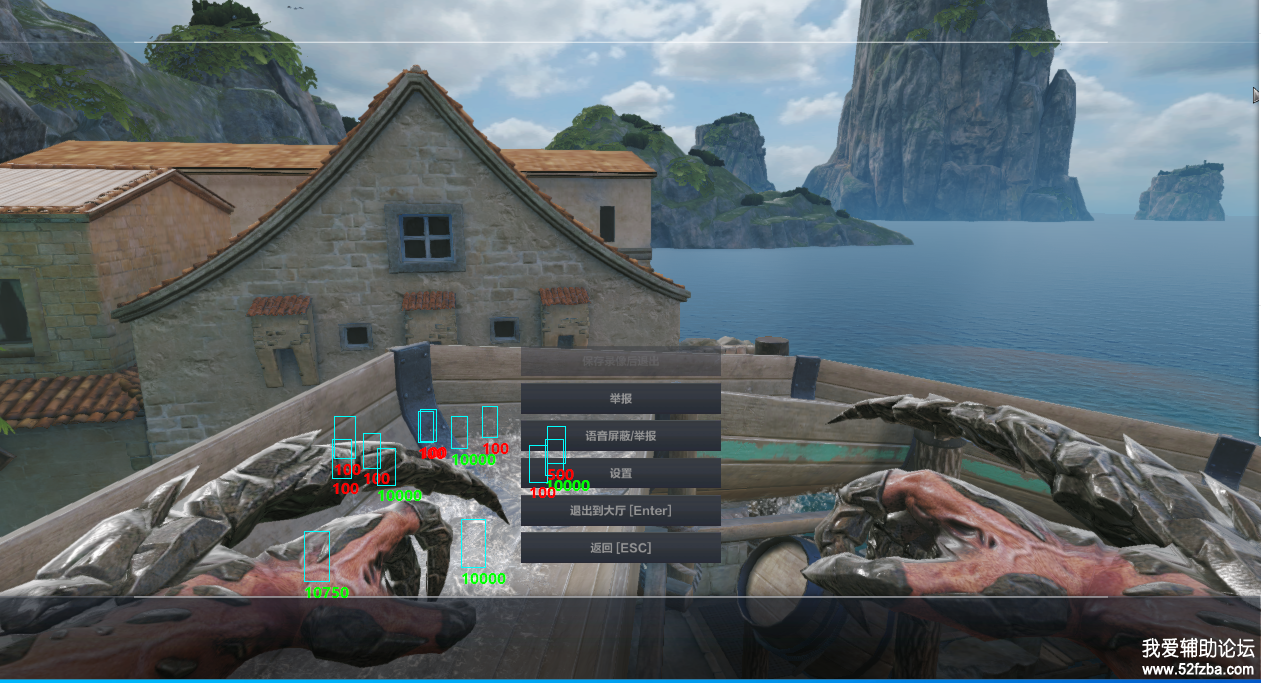The width and height of the screenshot is (1261, 683).
Task: Open the 语音屏蔽/举报 voice mute option
Action: coord(620,436)
